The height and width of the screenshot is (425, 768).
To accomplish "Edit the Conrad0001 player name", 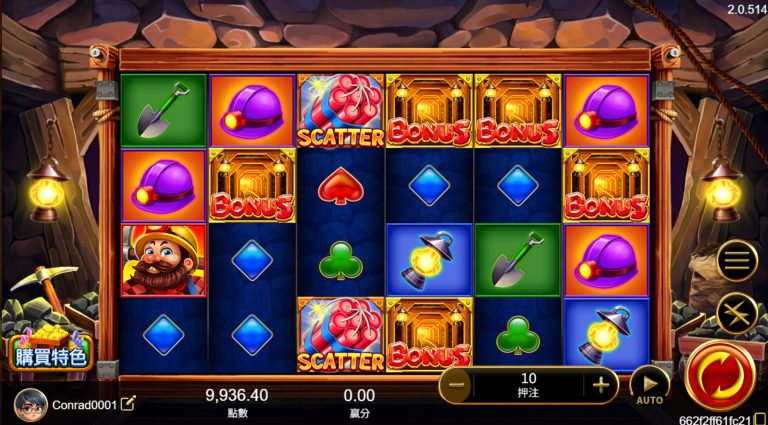I will [x=128, y=404].
